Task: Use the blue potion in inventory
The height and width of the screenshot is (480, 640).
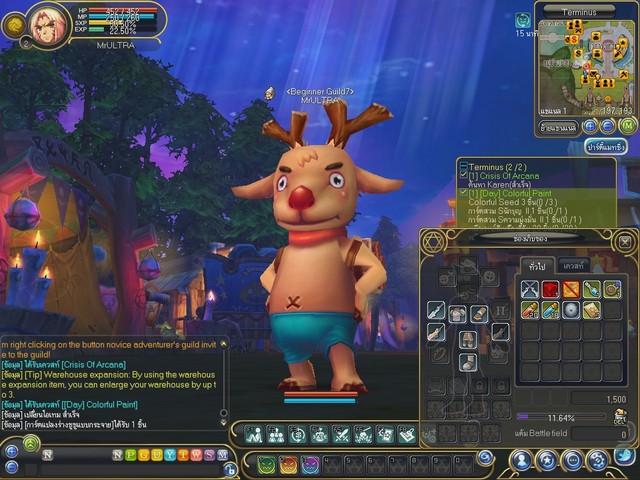Action: tap(550, 310)
